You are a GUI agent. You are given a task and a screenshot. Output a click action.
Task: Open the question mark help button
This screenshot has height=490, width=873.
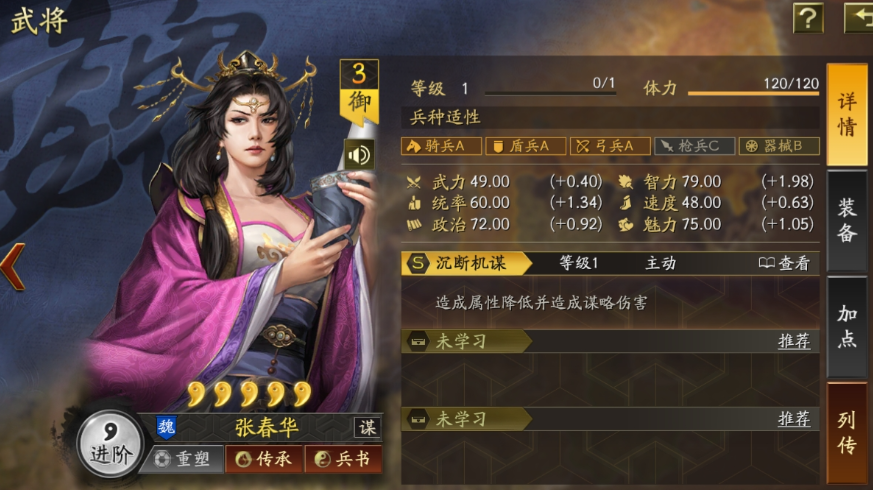click(807, 17)
